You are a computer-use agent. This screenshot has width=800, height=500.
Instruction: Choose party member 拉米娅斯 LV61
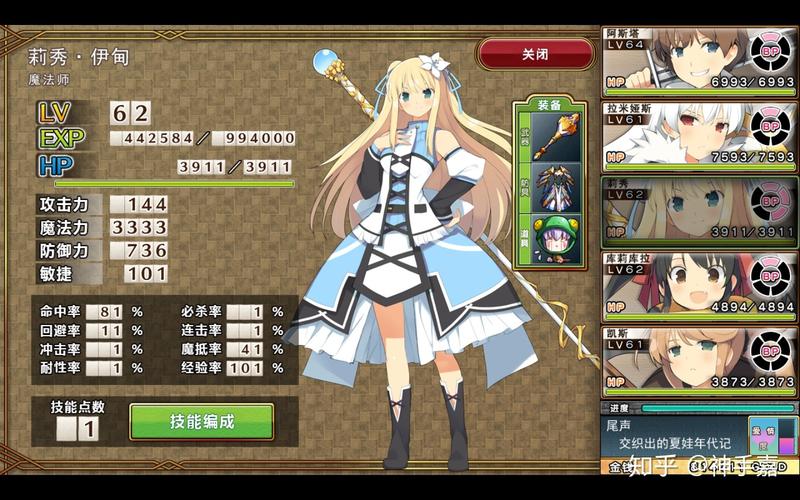click(x=699, y=135)
